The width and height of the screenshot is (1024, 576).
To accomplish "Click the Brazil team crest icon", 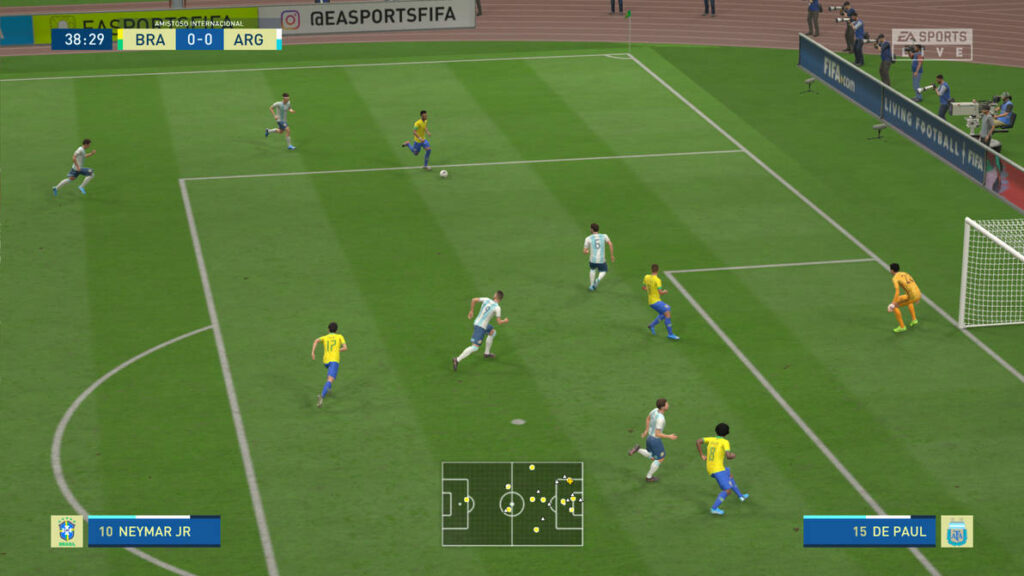I will (67, 531).
